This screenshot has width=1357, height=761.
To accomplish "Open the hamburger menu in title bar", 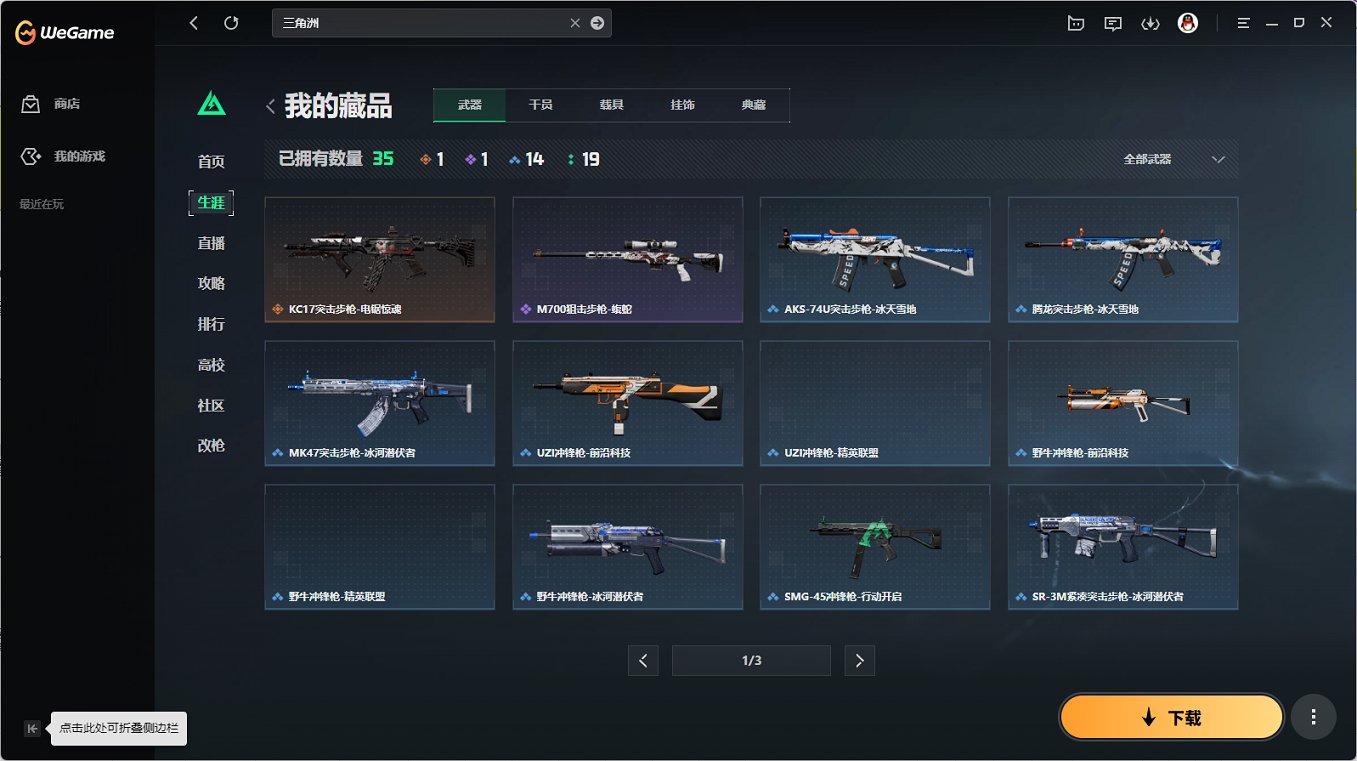I will (1242, 22).
